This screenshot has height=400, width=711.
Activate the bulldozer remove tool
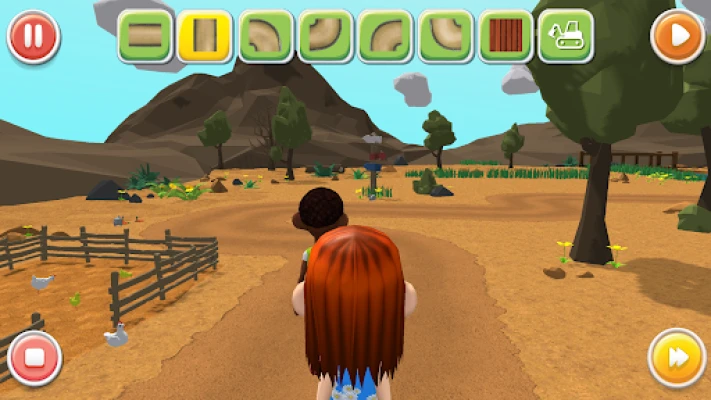[x=565, y=37]
